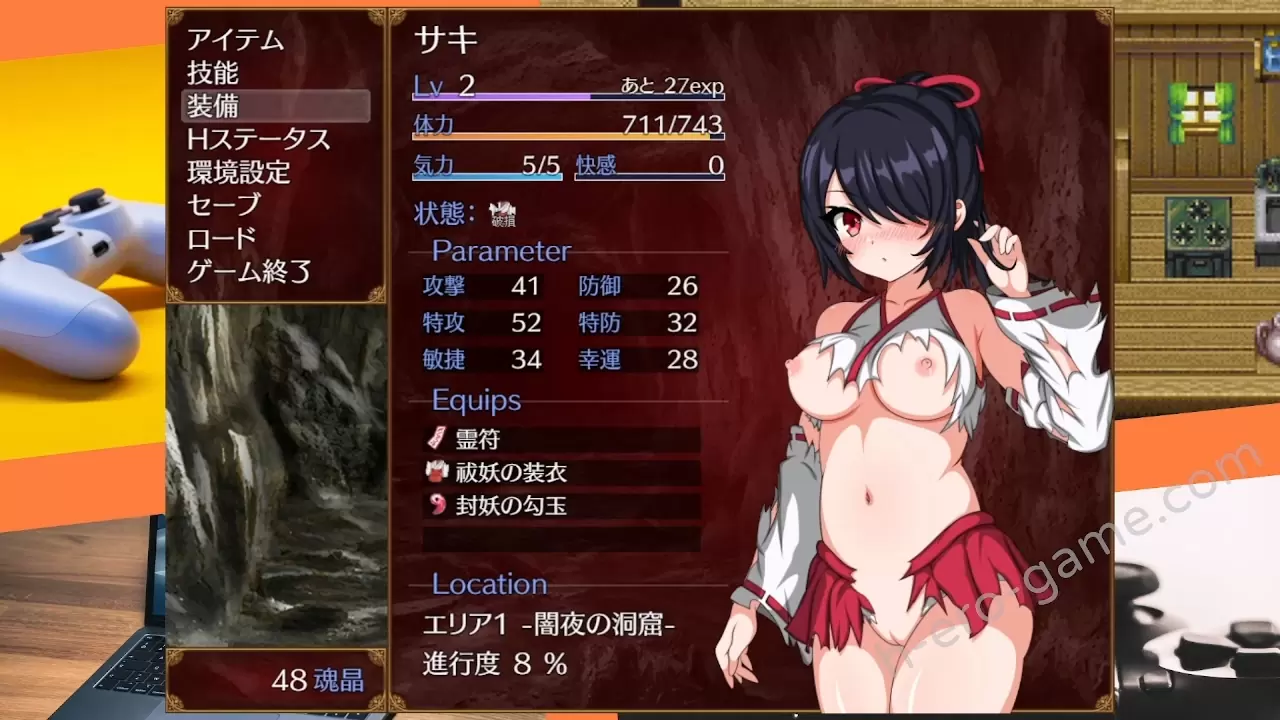Open the Hステータス screen

[258, 139]
